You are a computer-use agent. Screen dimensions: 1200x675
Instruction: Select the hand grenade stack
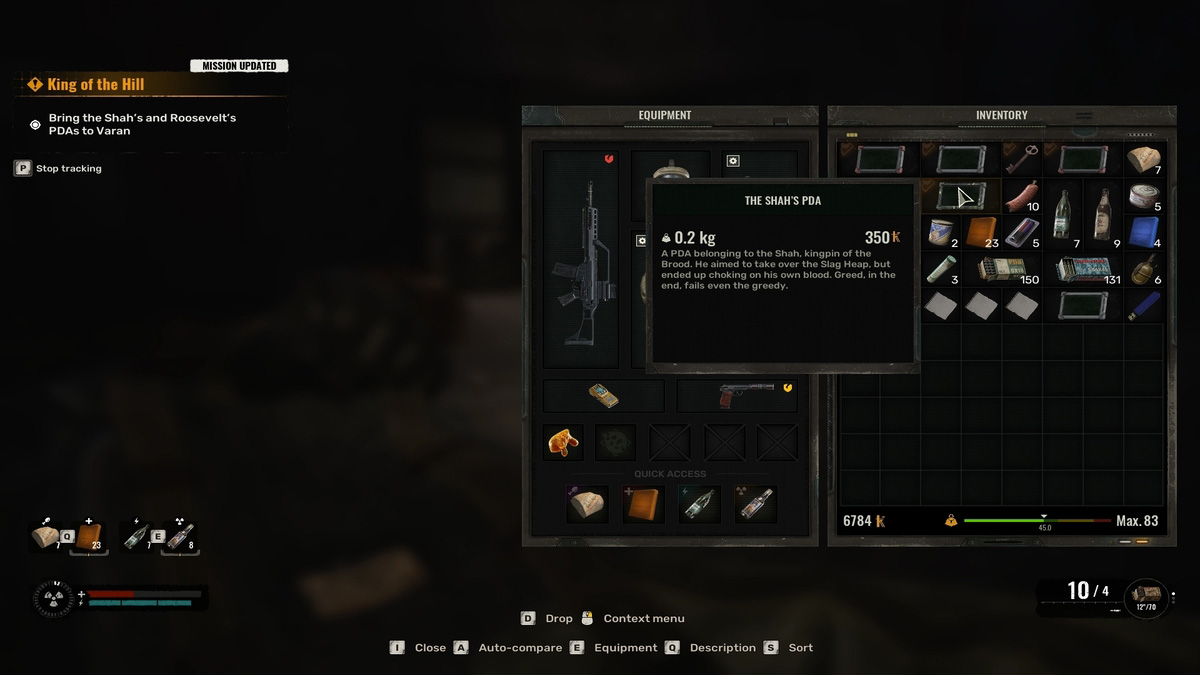pyautogui.click(x=1143, y=269)
